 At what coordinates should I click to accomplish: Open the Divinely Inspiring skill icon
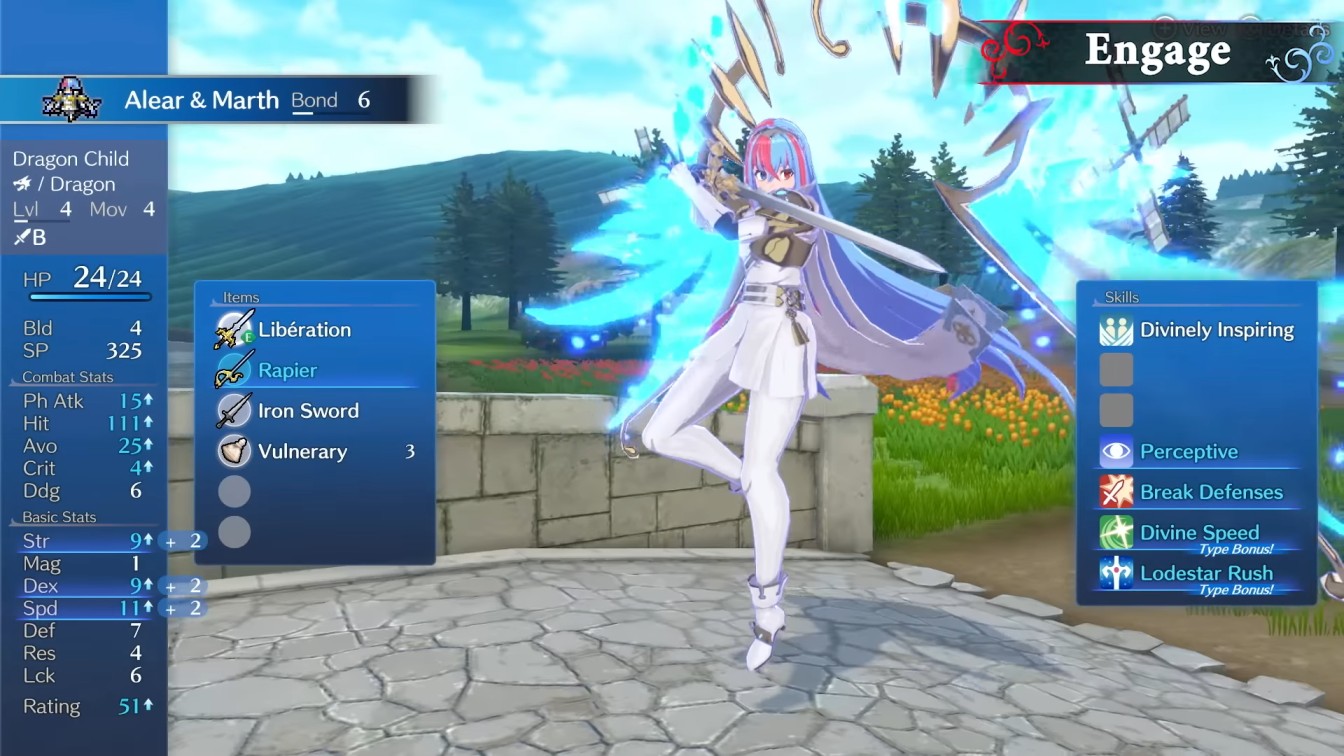1115,330
